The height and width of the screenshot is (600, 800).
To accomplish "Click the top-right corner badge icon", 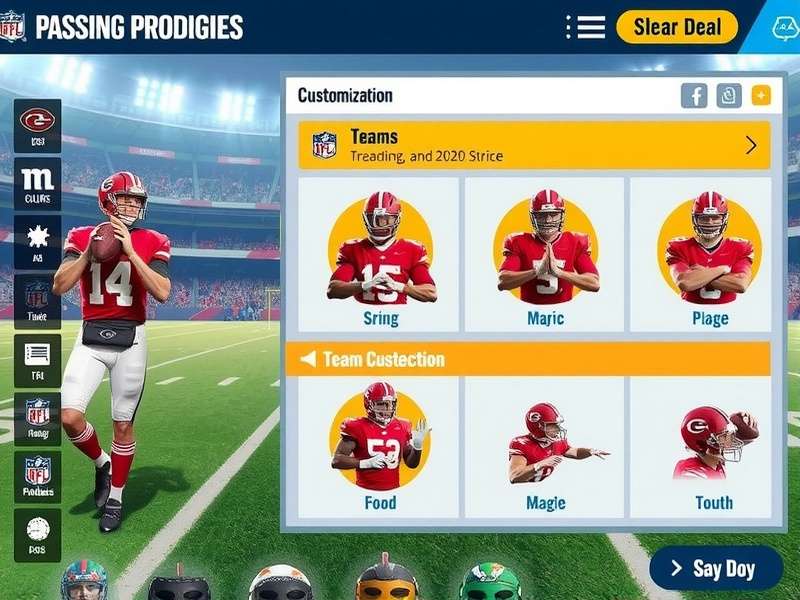I will coord(785,27).
